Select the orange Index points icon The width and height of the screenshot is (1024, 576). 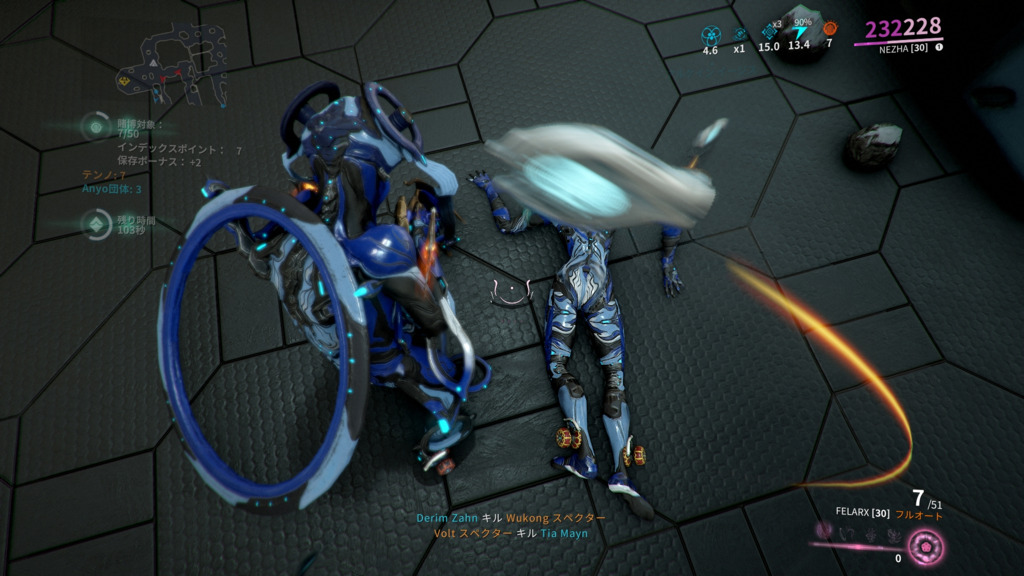(x=829, y=29)
